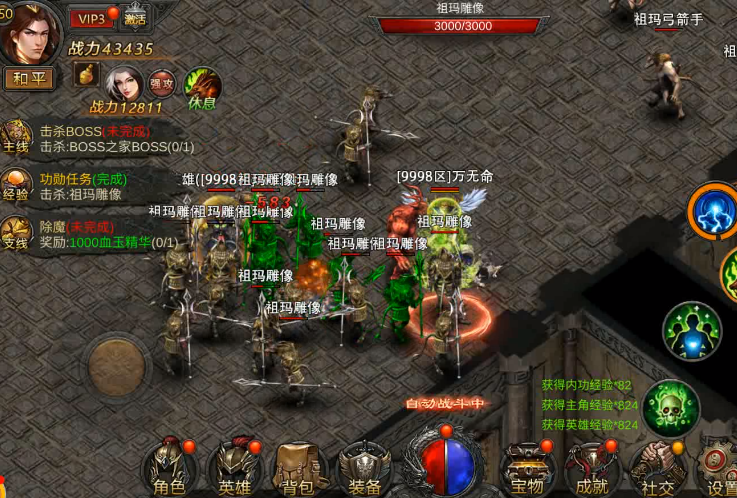
Task: Cast the blue lightning skill
Action: pos(715,210)
